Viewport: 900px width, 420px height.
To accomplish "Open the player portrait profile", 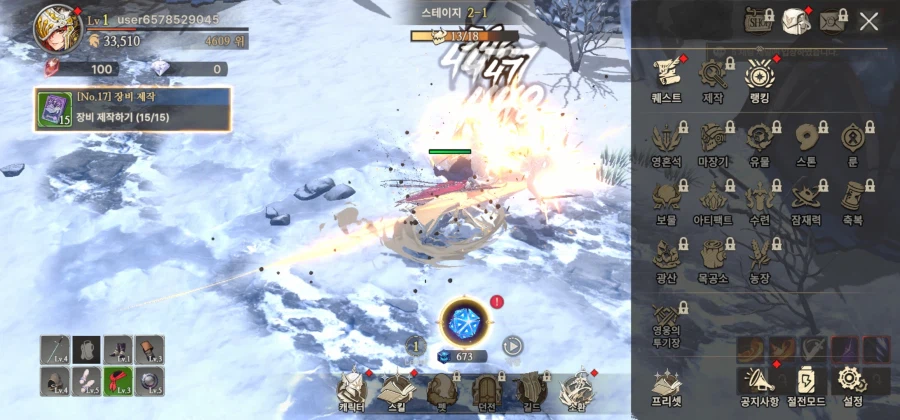I will [x=57, y=28].
